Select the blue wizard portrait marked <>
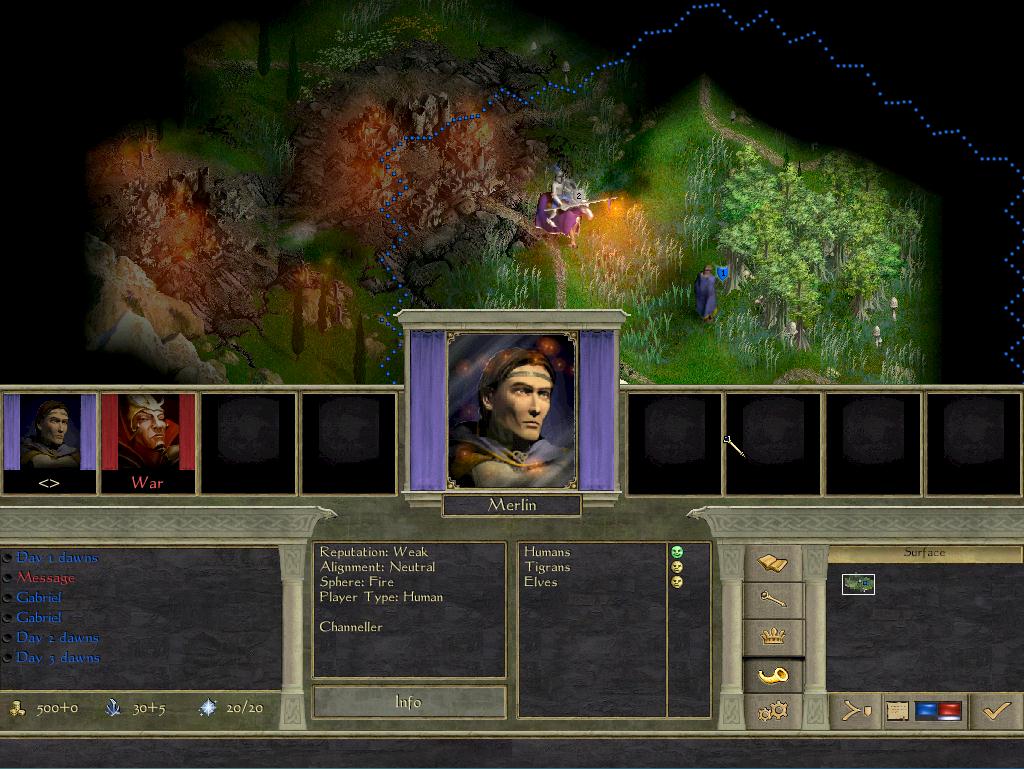Screen dimensions: 1024x769 49,441
